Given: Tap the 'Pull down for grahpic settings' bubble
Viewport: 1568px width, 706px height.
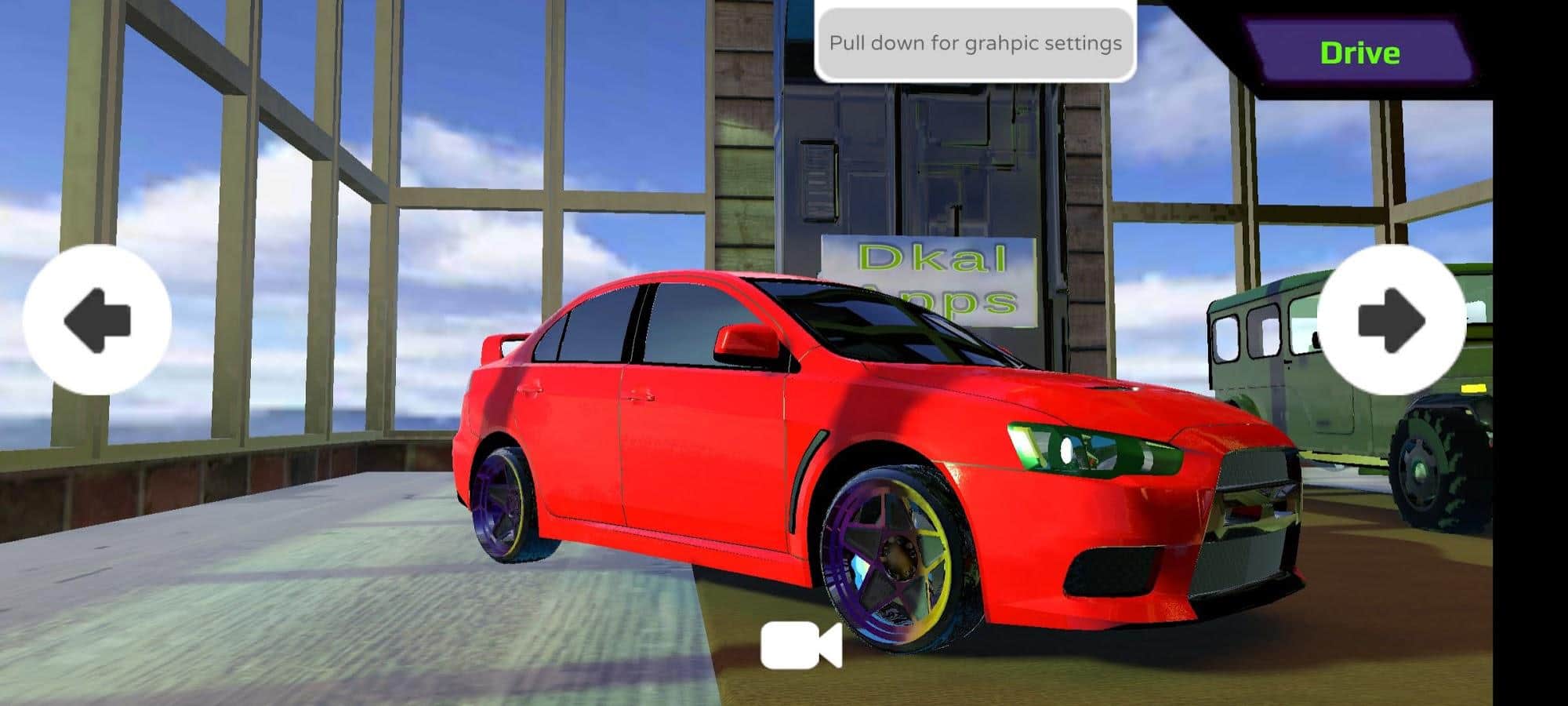Looking at the screenshot, I should tap(975, 43).
